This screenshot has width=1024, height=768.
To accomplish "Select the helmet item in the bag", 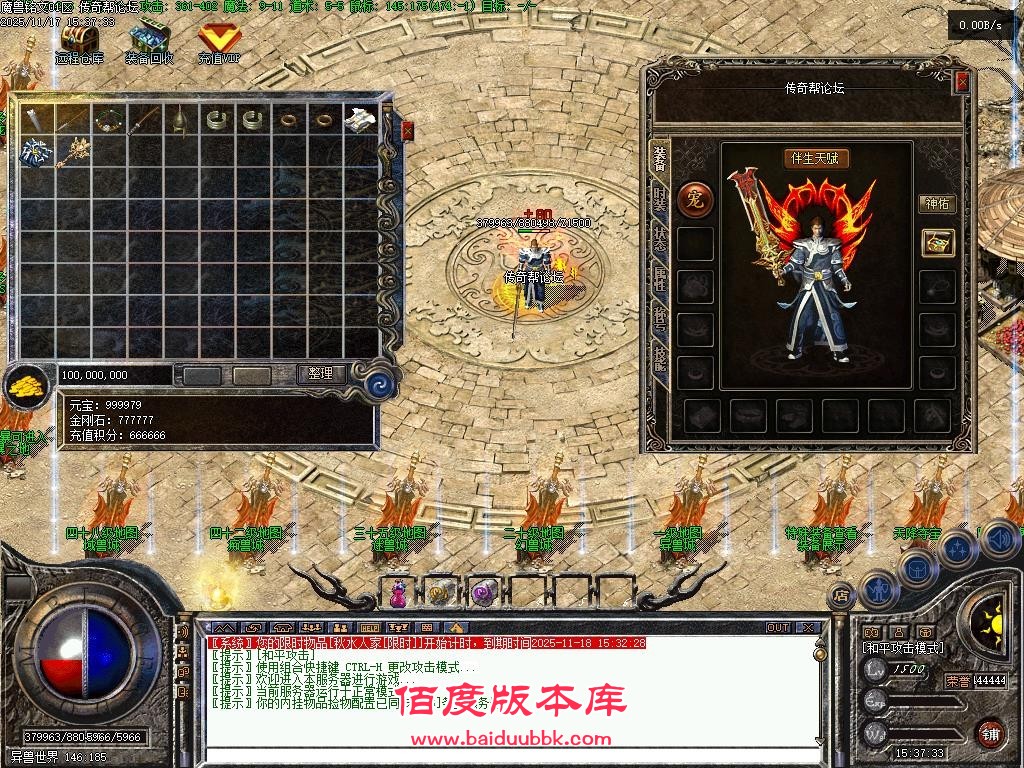I will coord(178,120).
